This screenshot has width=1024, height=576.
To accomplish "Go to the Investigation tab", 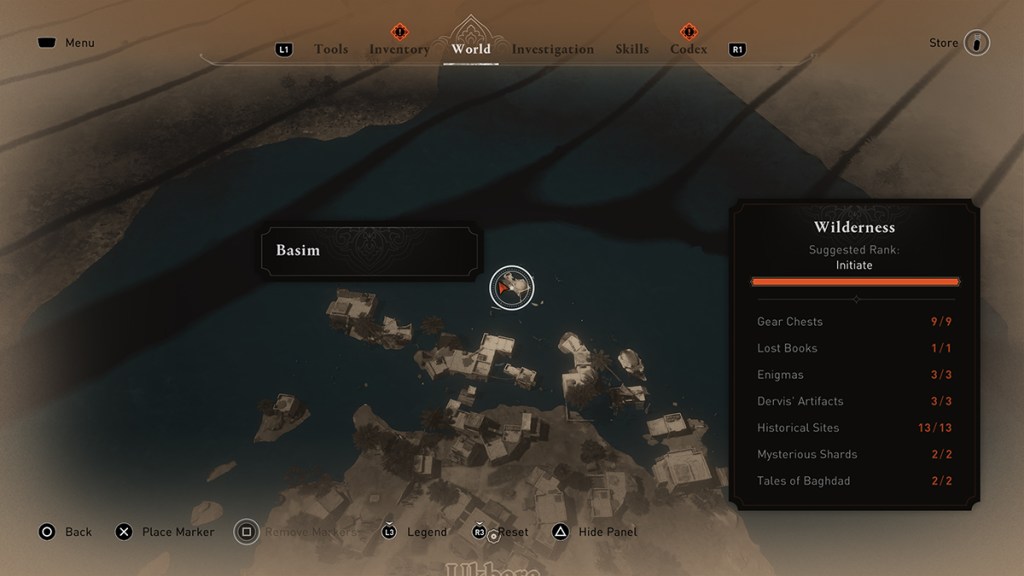I will pyautogui.click(x=553, y=49).
